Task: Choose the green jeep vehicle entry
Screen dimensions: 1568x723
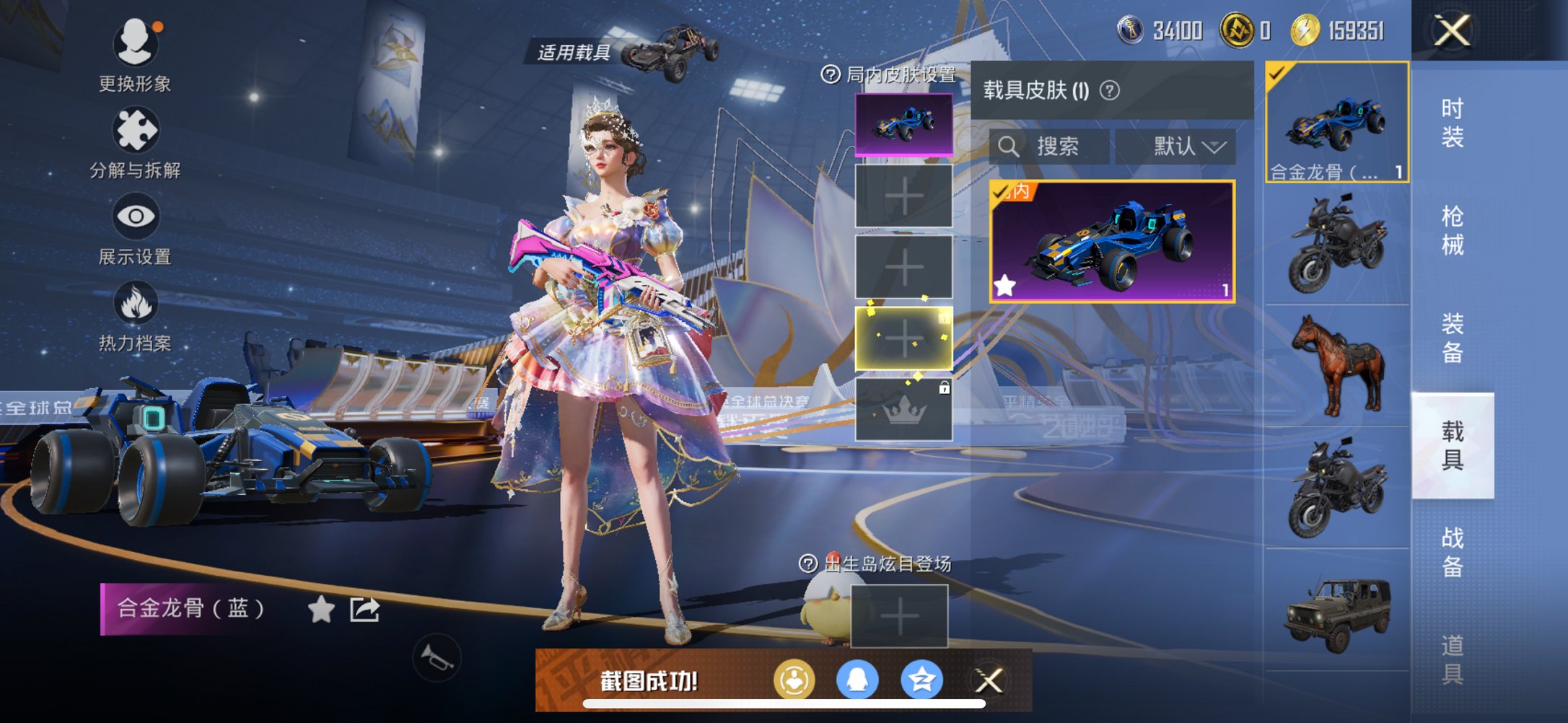Action: click(1337, 612)
